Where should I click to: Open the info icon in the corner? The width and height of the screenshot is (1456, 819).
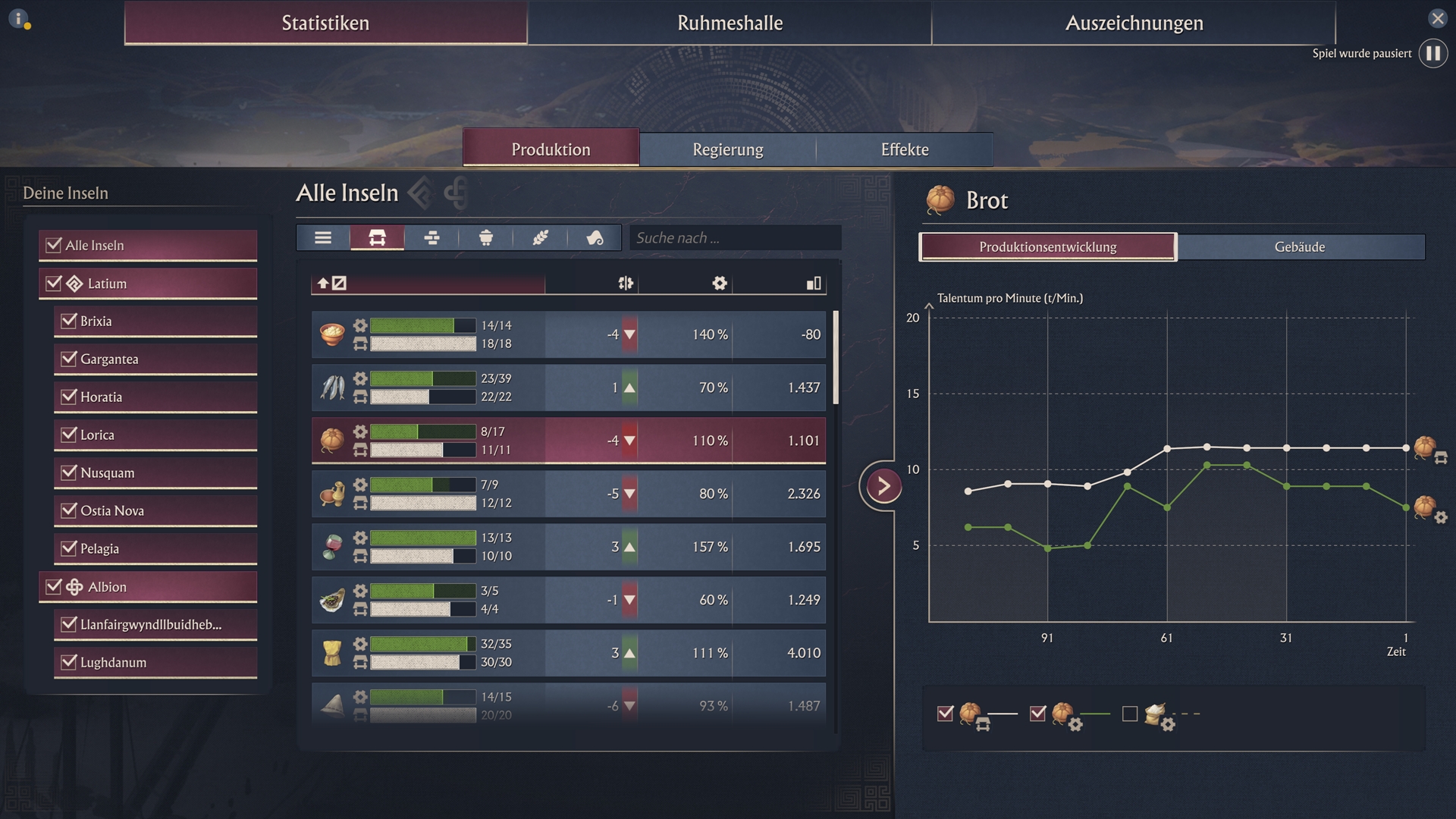tap(18, 18)
